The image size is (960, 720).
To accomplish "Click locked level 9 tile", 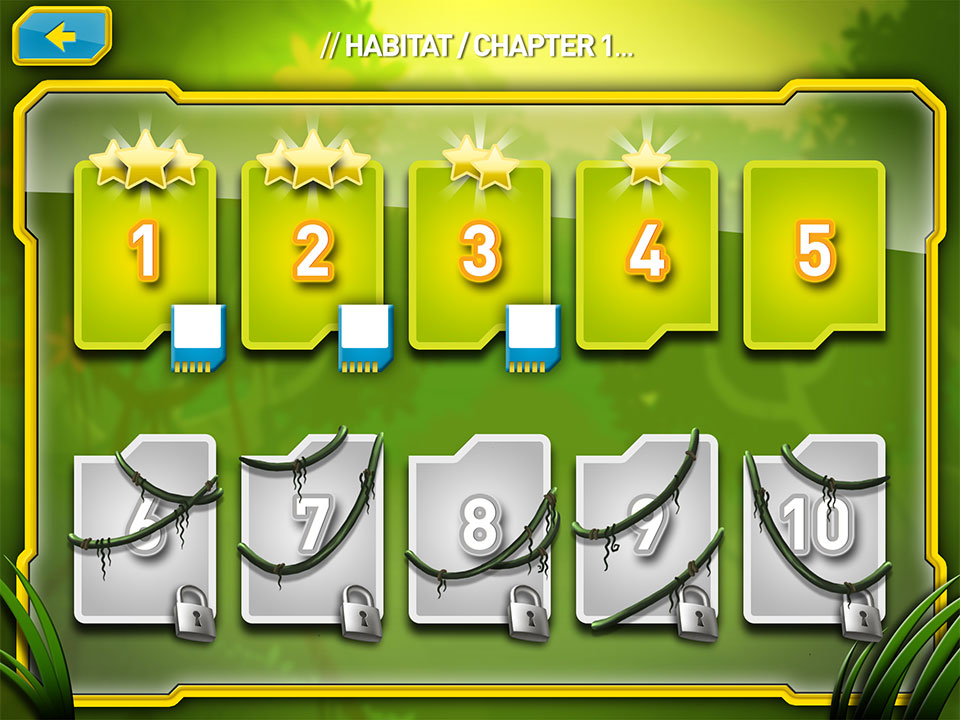I will pyautogui.click(x=647, y=527).
